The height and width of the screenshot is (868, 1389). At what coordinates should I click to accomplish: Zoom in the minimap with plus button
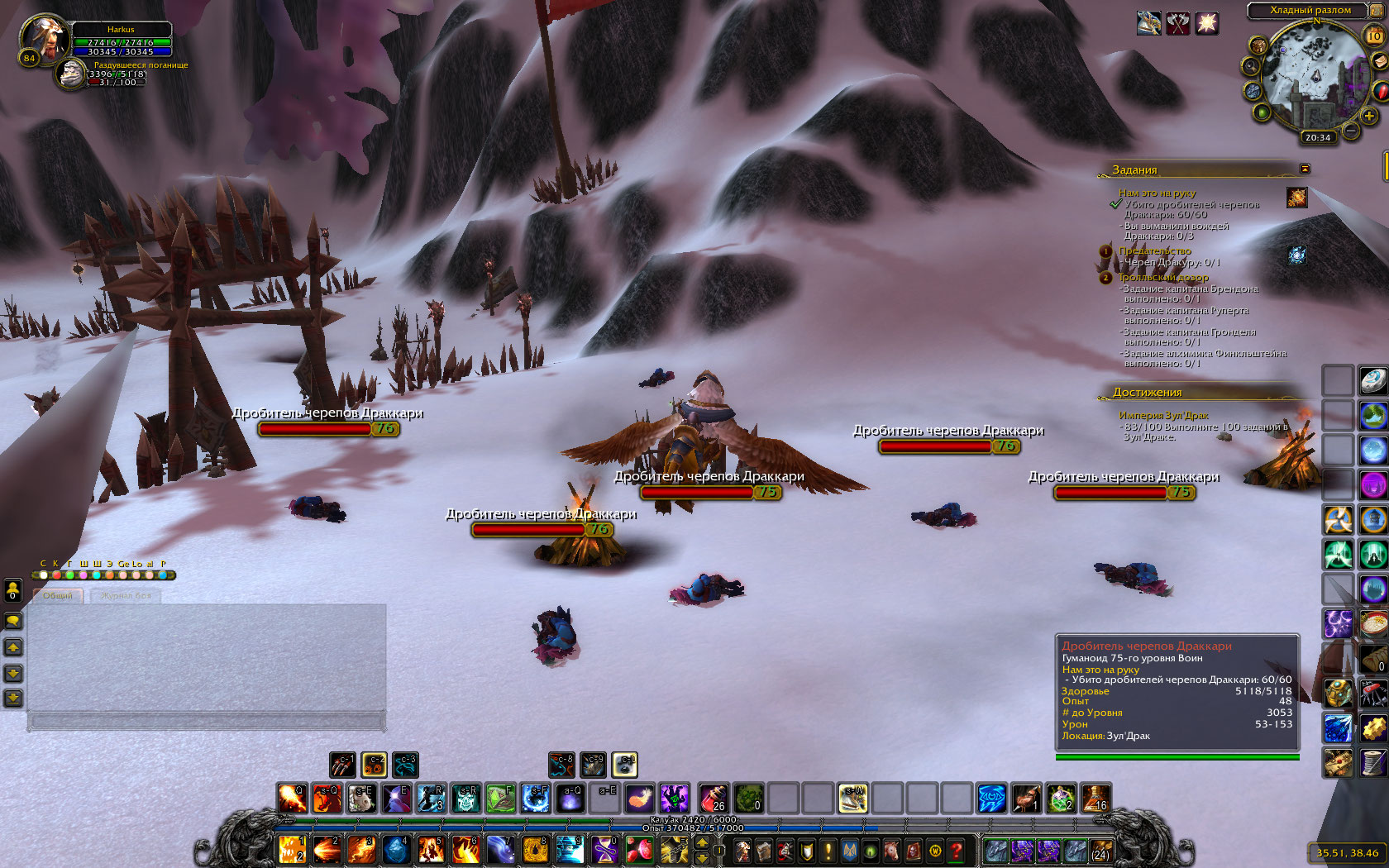pyautogui.click(x=1369, y=117)
